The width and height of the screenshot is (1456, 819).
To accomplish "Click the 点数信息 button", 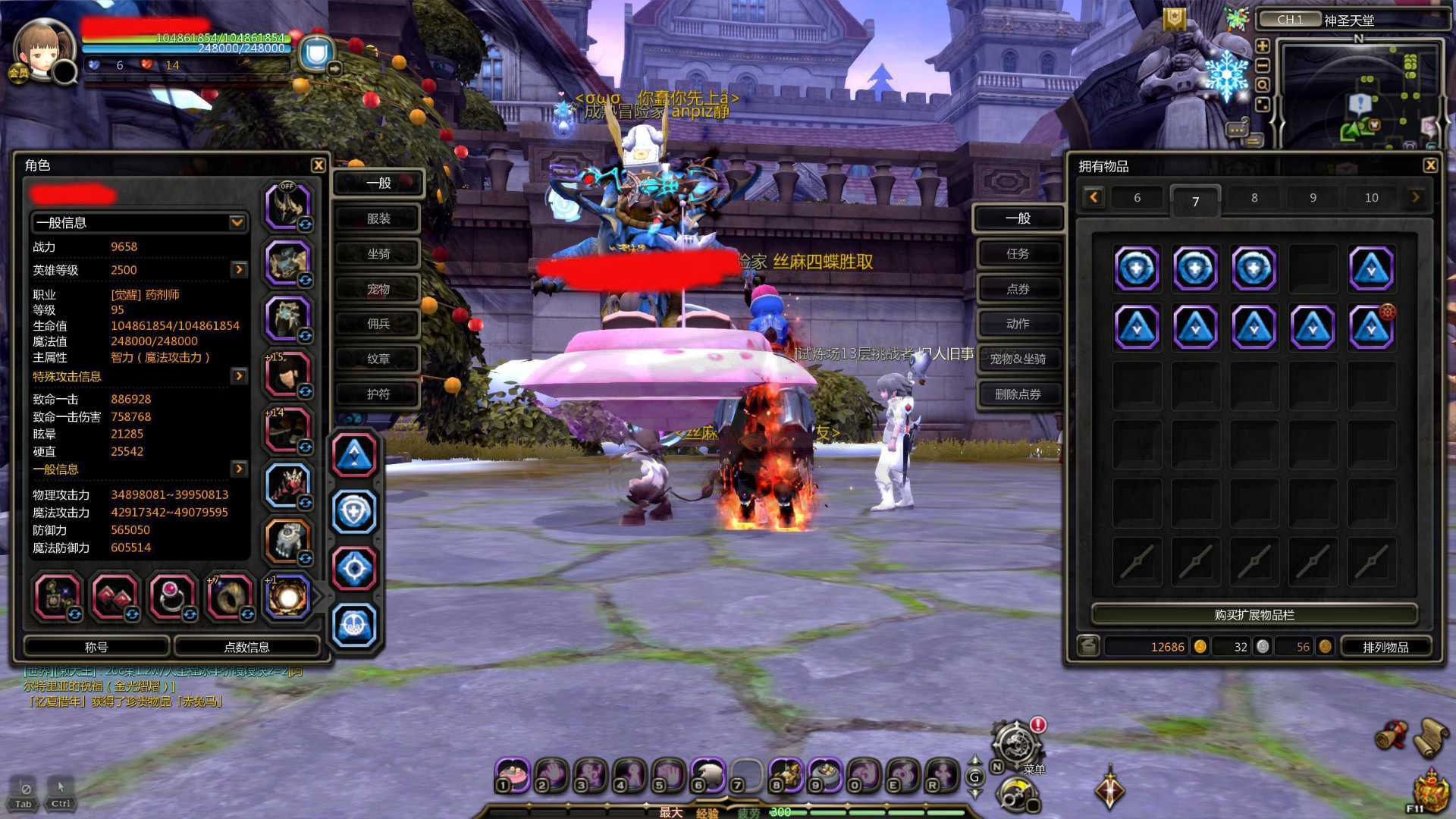I will [x=246, y=647].
